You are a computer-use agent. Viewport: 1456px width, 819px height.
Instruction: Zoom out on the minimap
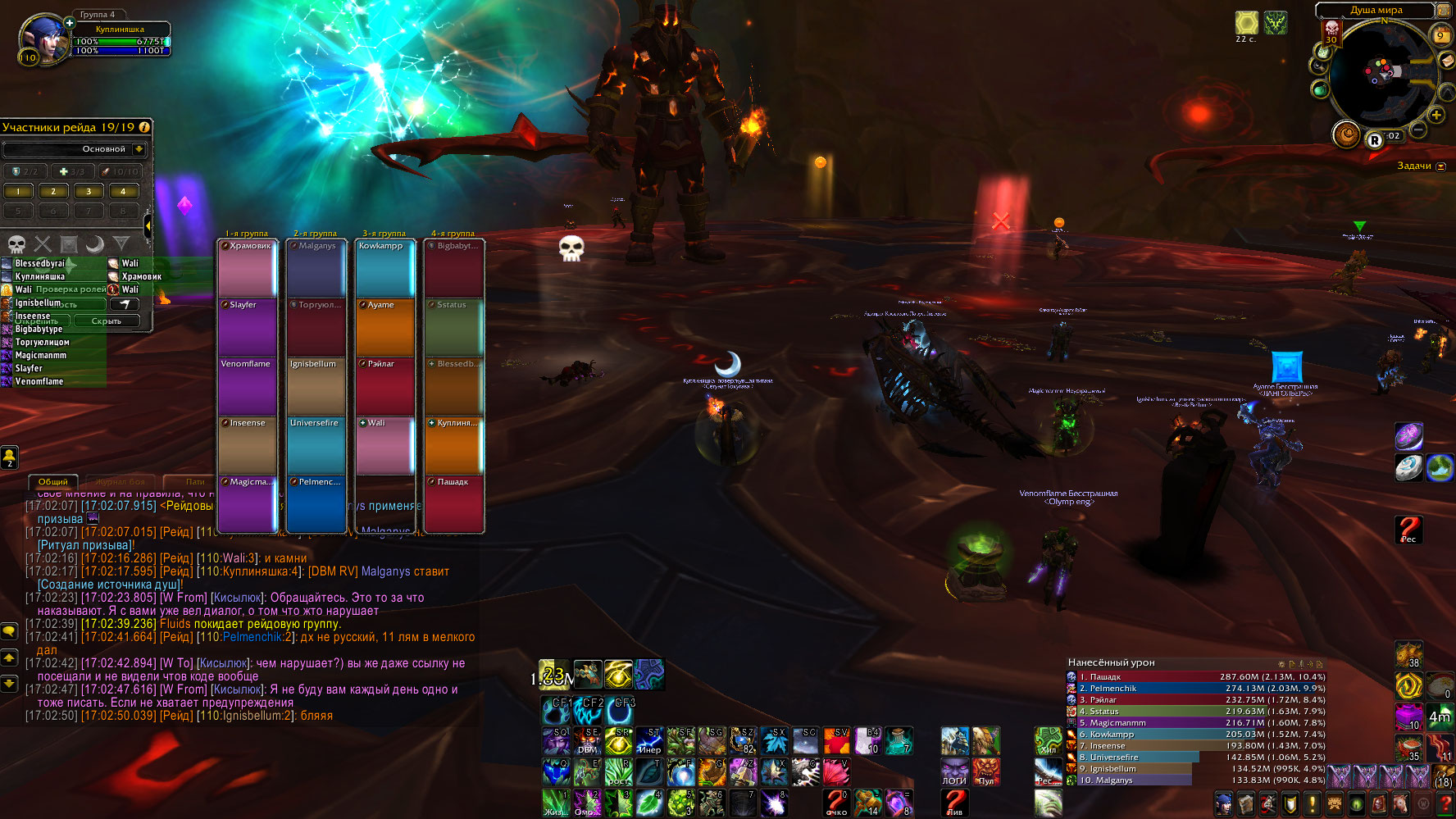click(1417, 130)
